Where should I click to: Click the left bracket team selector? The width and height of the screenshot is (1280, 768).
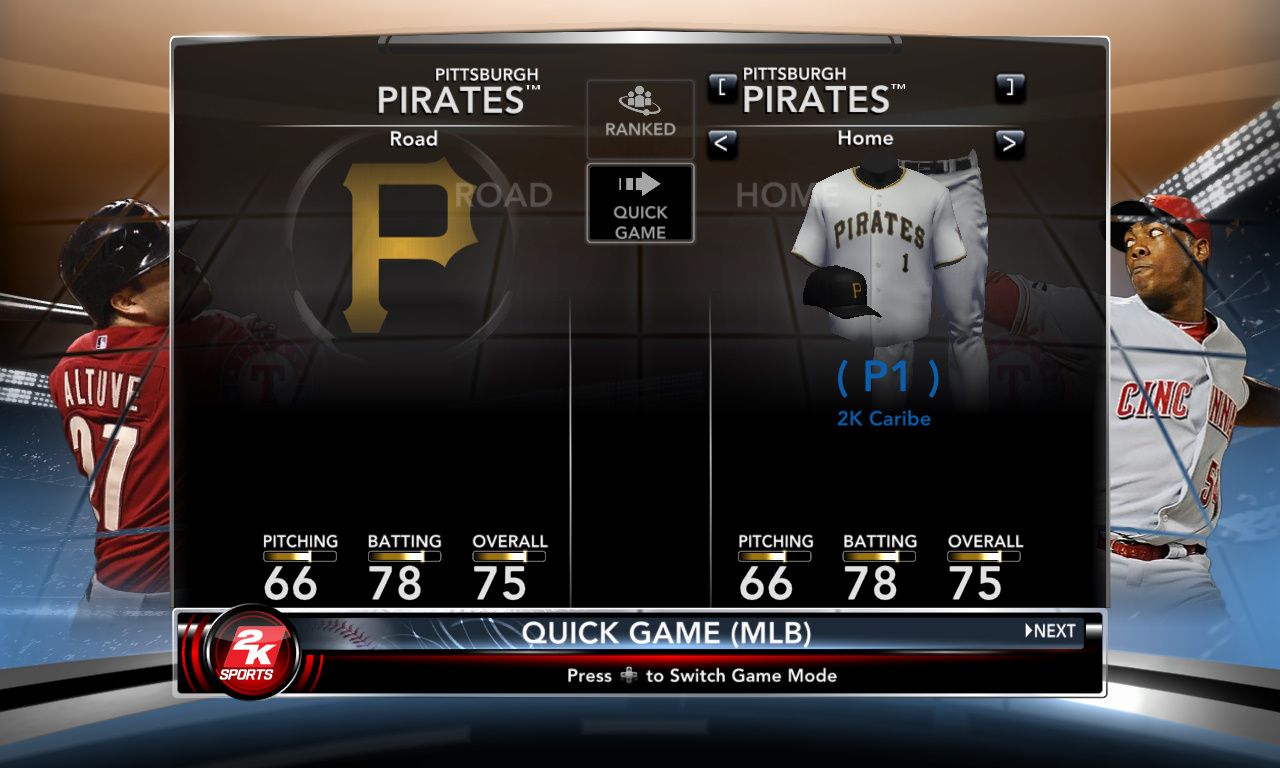coord(722,87)
